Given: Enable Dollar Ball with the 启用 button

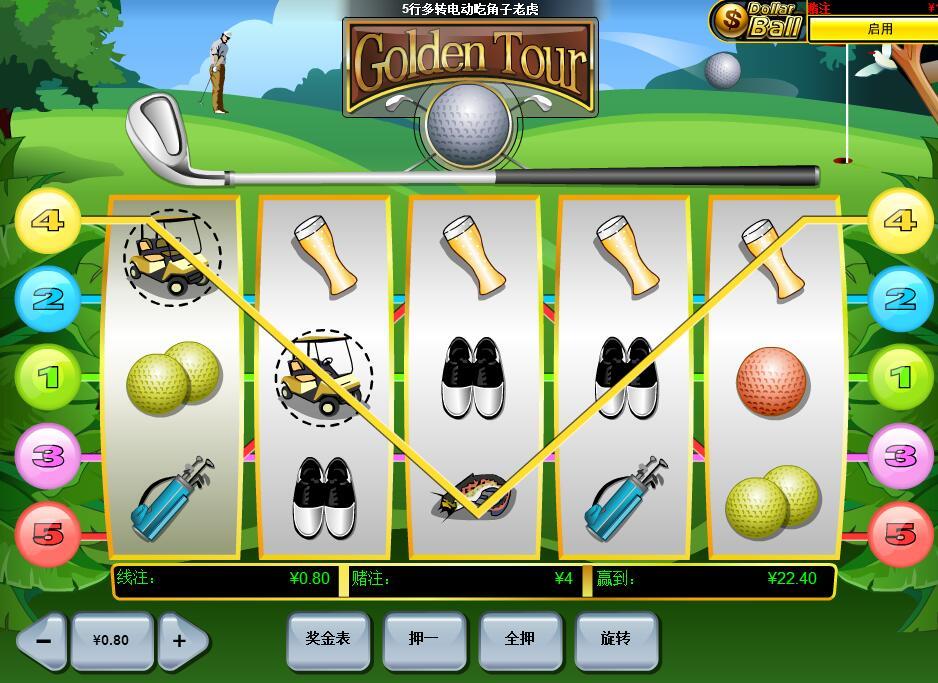Looking at the screenshot, I should [x=879, y=29].
